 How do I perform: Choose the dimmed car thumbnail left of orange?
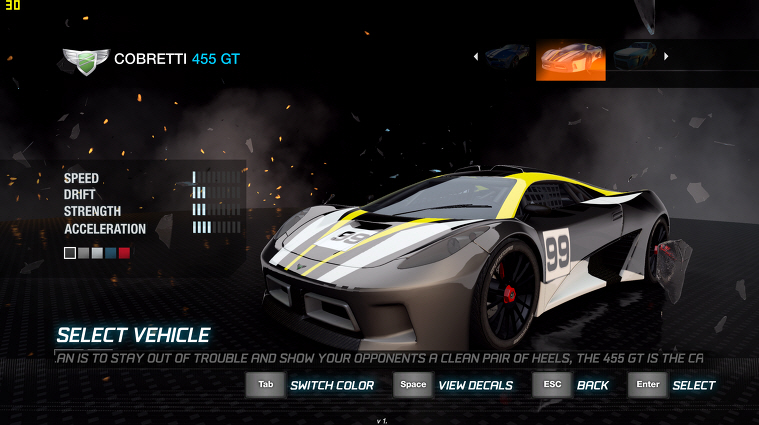(507, 55)
